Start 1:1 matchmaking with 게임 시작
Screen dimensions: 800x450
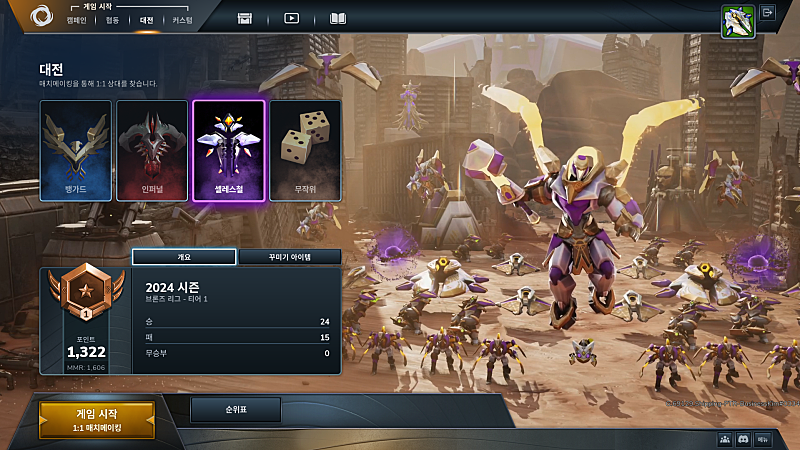[97, 420]
